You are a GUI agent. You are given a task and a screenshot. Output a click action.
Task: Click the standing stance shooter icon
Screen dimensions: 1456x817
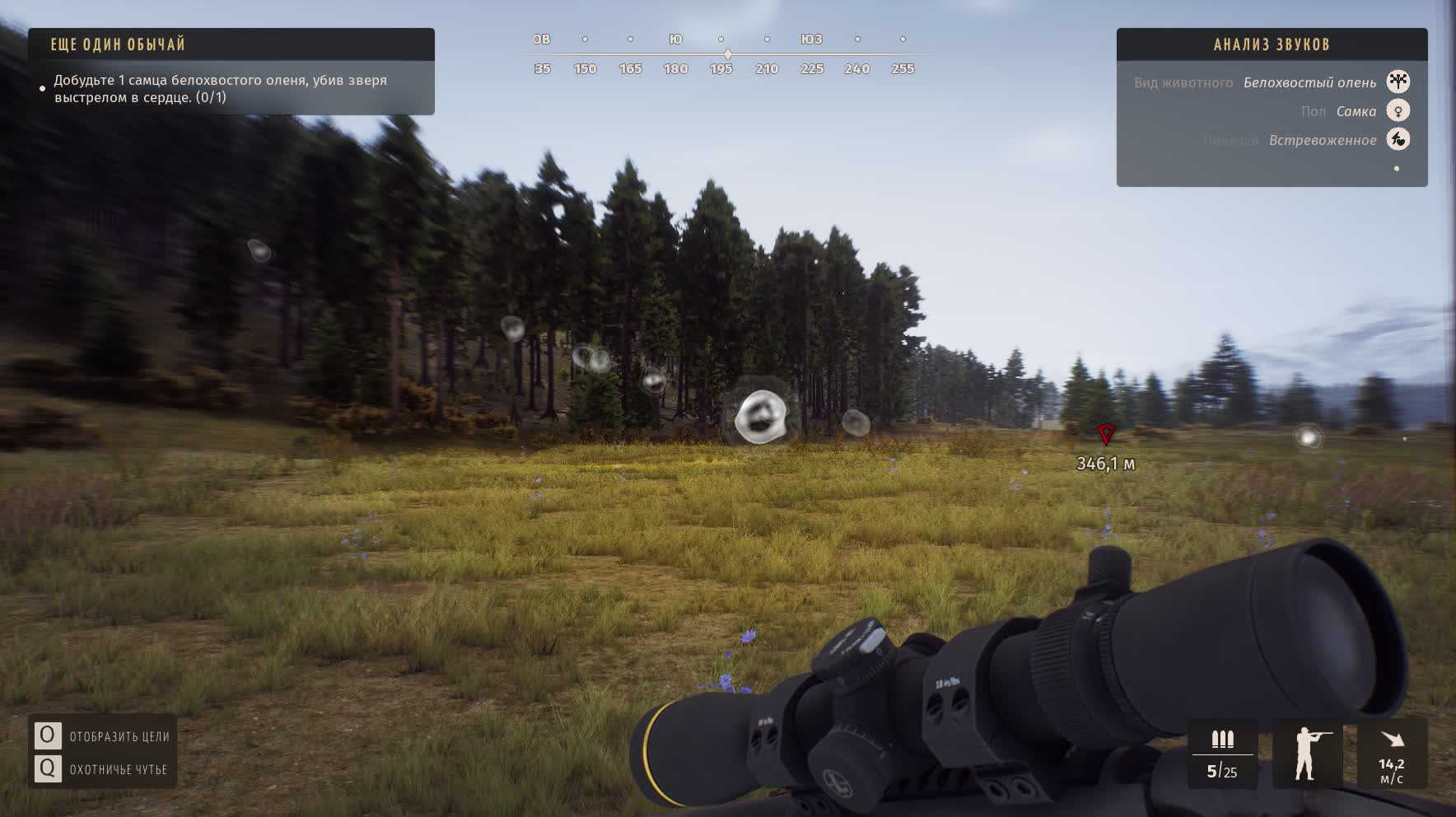click(1307, 753)
